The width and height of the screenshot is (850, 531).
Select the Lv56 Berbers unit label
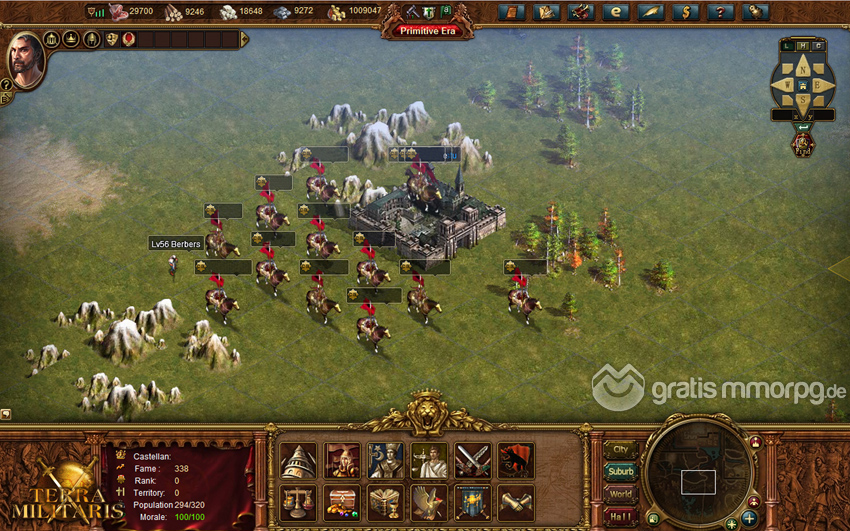(176, 243)
